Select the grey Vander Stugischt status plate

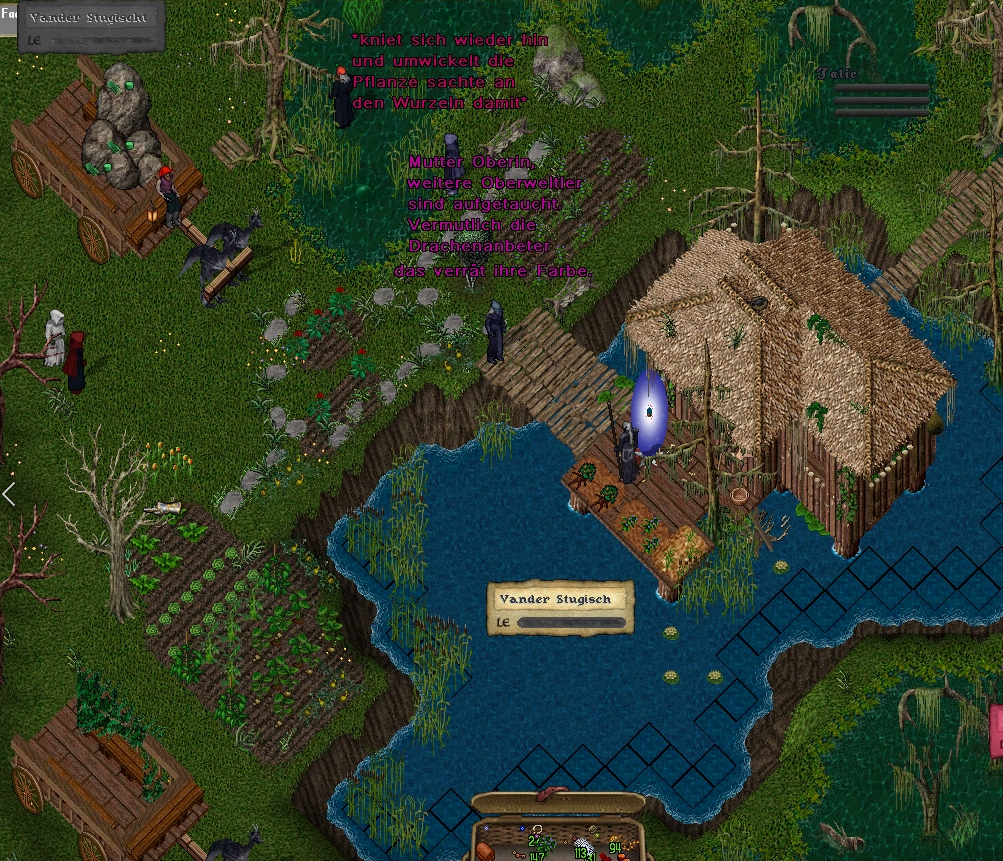point(91,28)
